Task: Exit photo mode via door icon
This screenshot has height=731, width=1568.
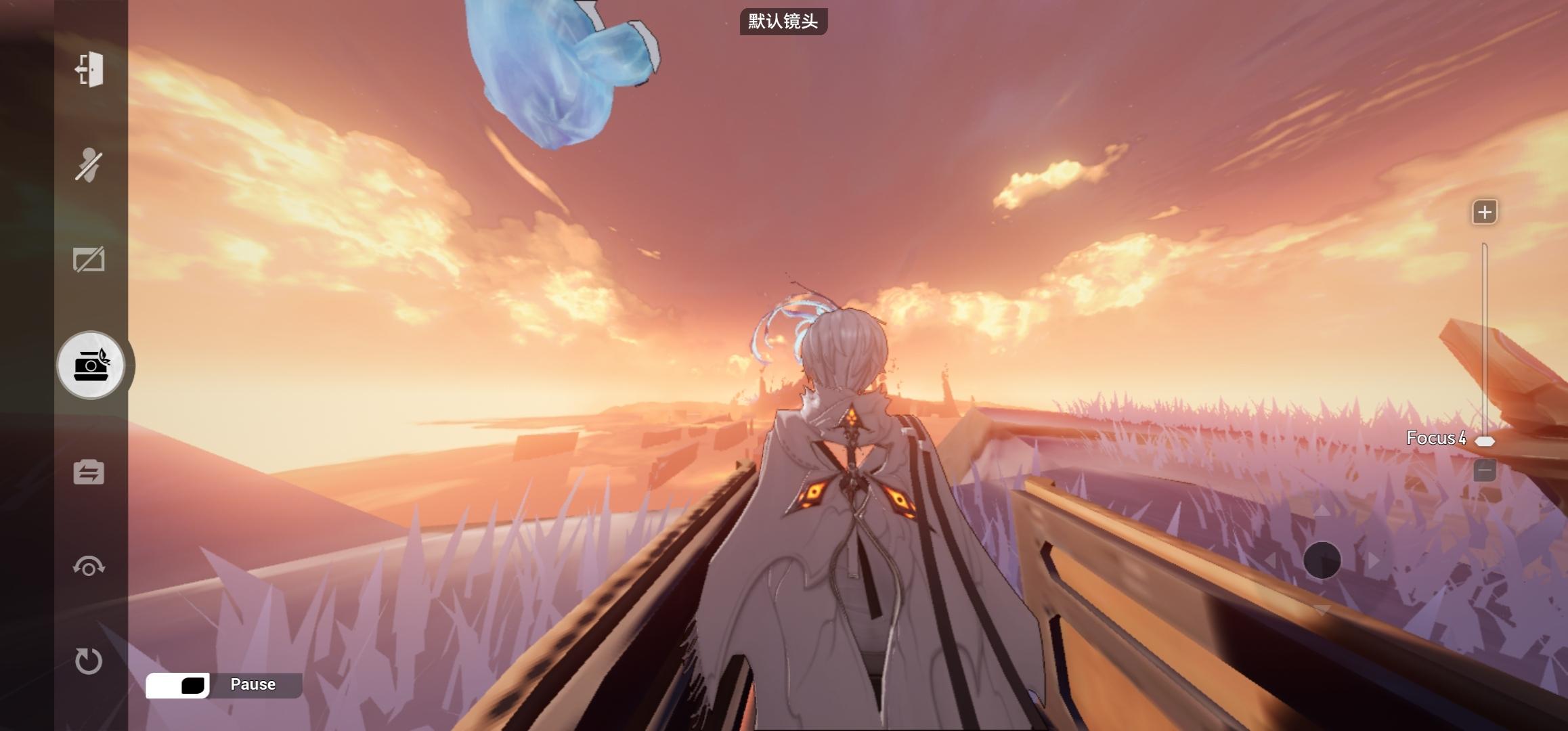Action: 89,70
